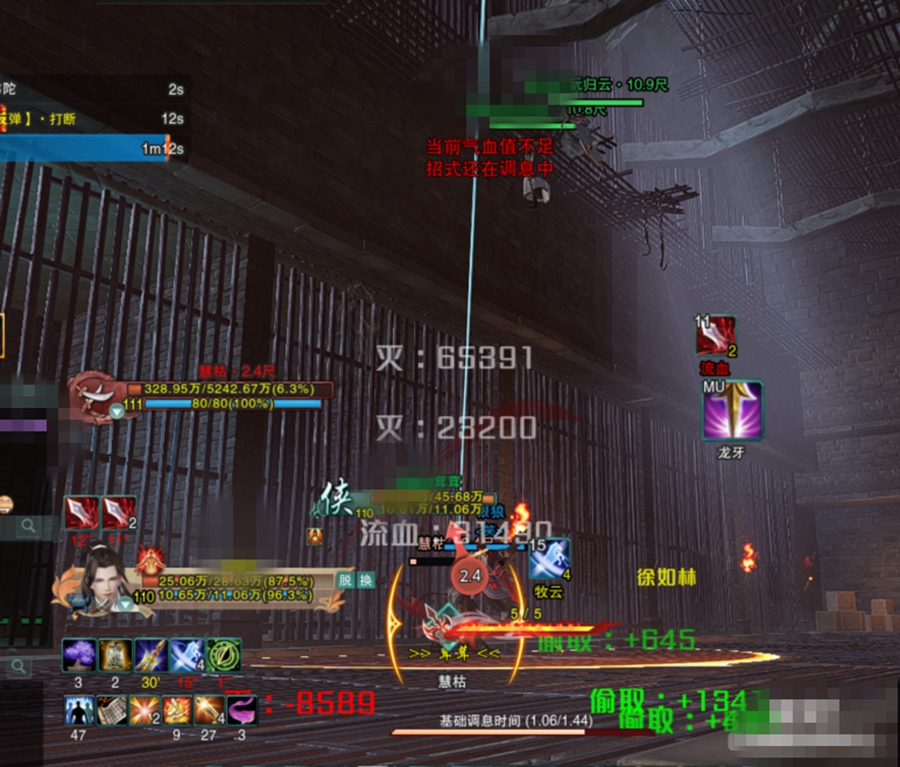The height and width of the screenshot is (767, 900).
Task: Click the purple tree buff icon
Action: pyautogui.click(x=80, y=656)
